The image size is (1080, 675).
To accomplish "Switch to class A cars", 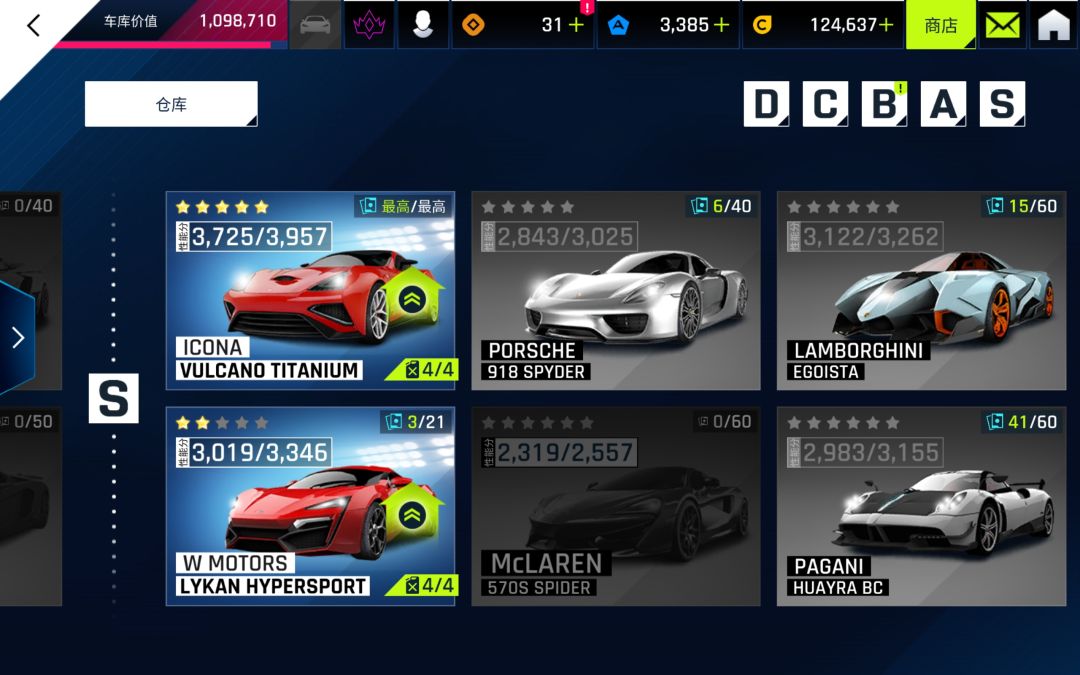I will click(943, 104).
